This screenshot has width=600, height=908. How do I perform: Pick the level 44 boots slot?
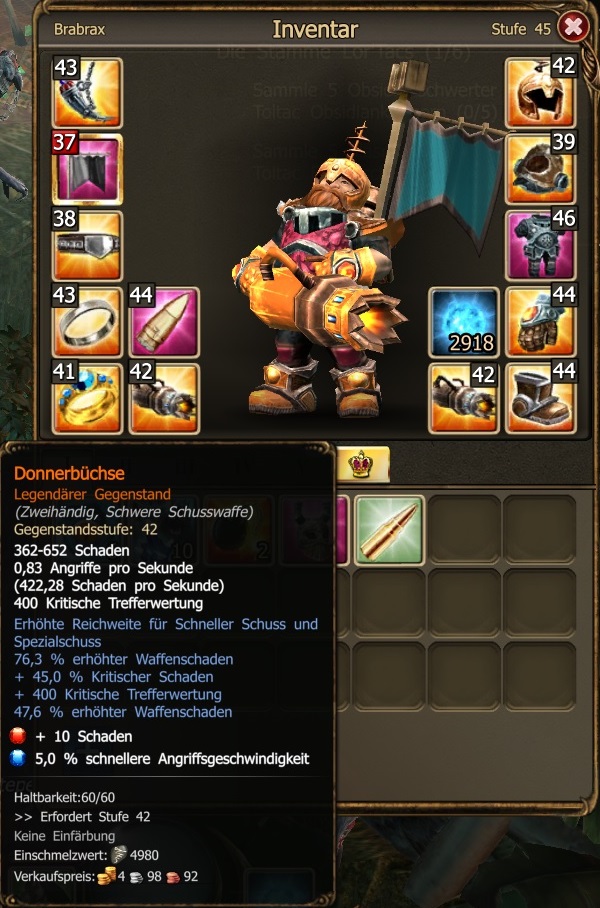[x=541, y=398]
